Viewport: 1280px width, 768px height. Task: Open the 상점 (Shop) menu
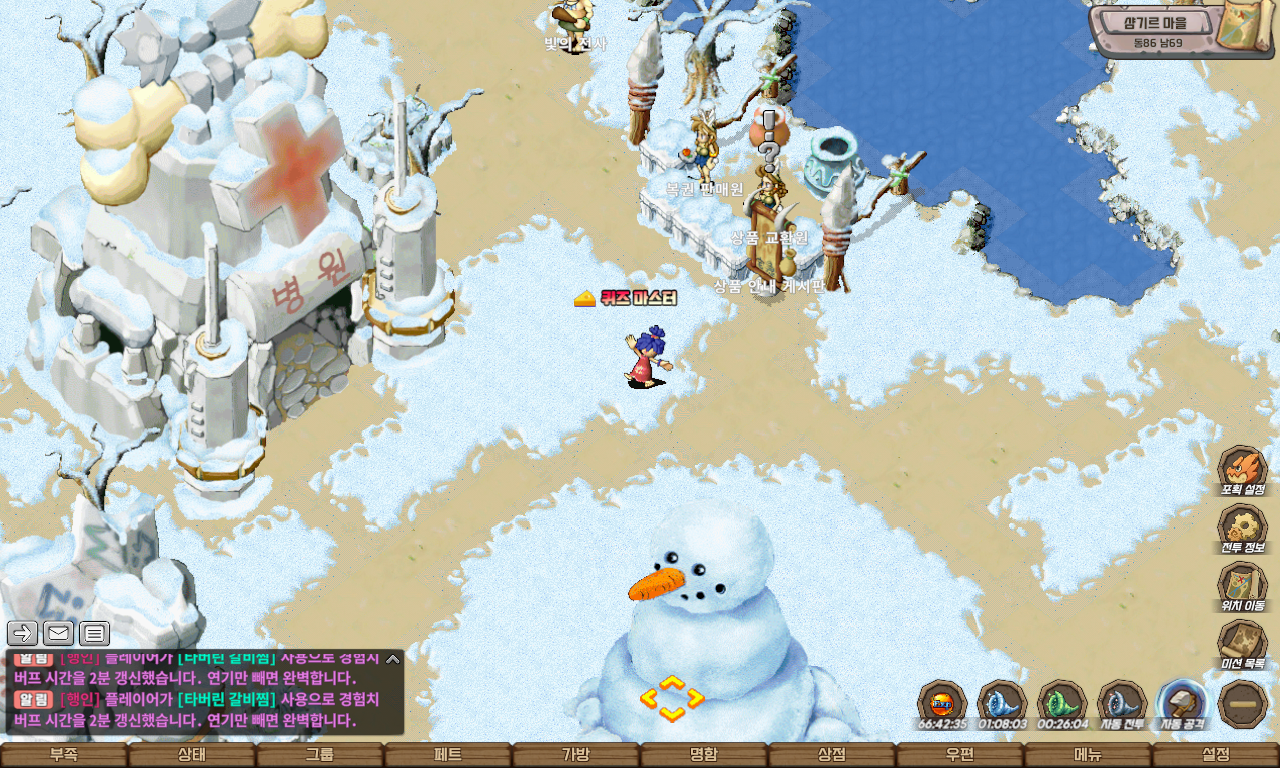[832, 755]
